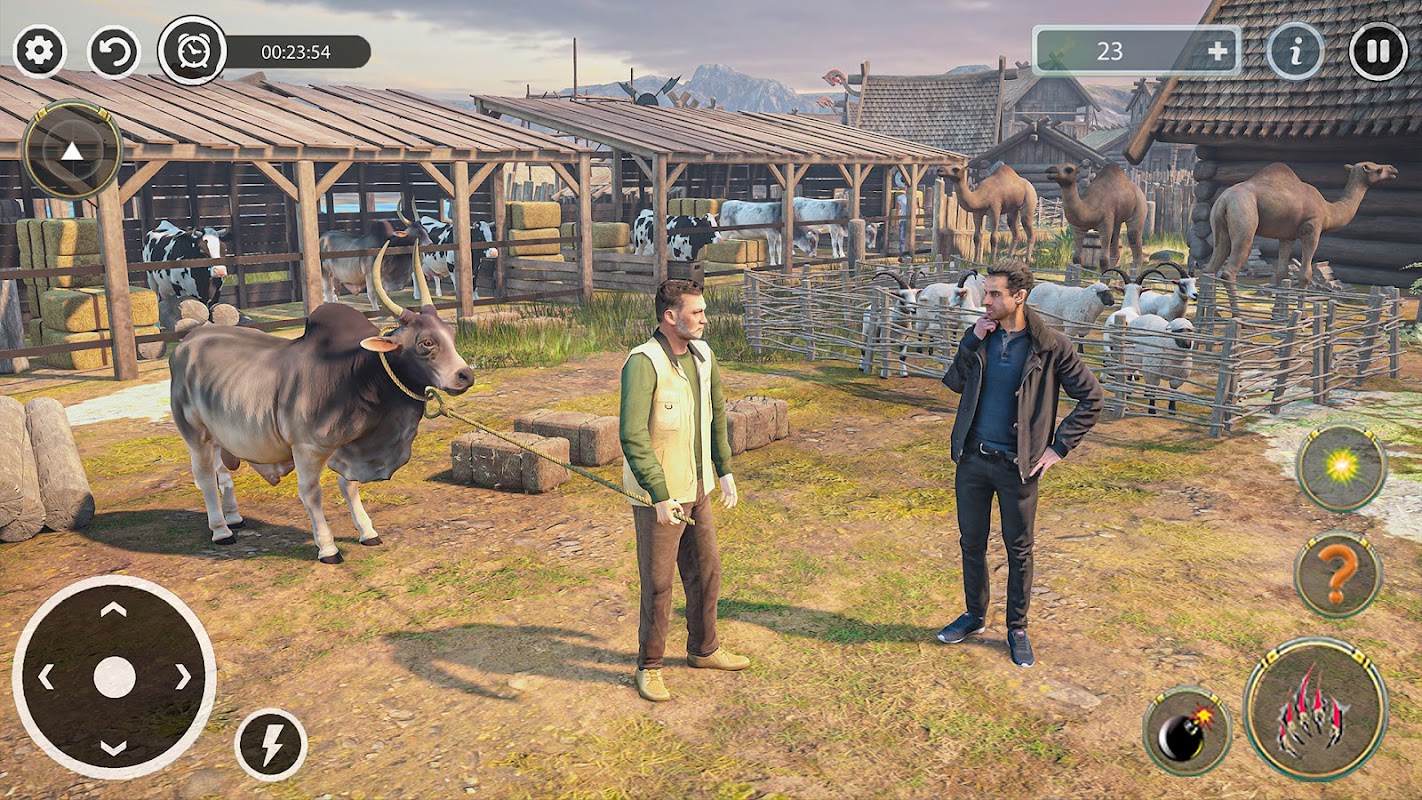Tap the joystick right arrow

(182, 677)
